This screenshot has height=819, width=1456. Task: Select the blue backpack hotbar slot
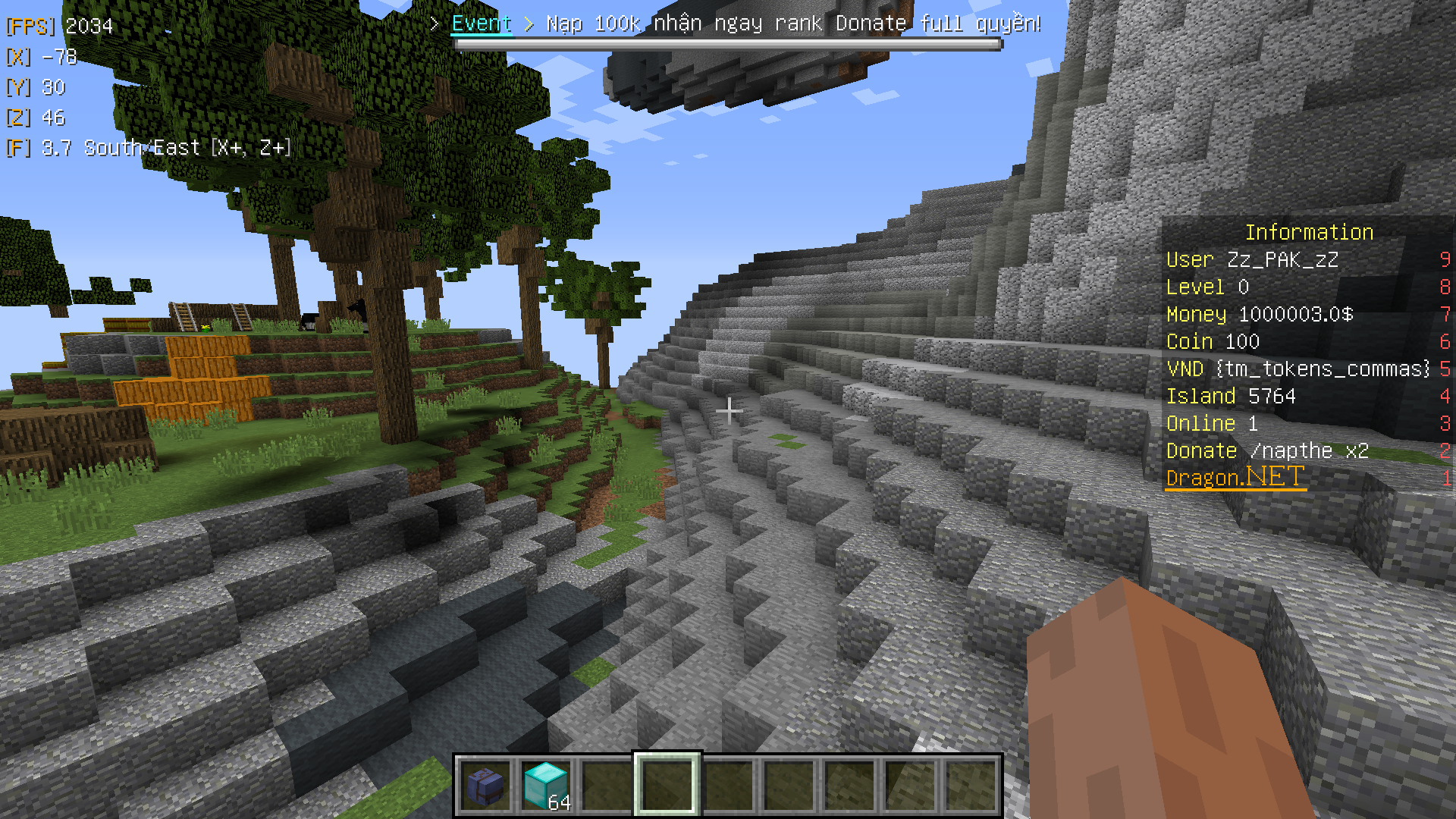point(485,786)
